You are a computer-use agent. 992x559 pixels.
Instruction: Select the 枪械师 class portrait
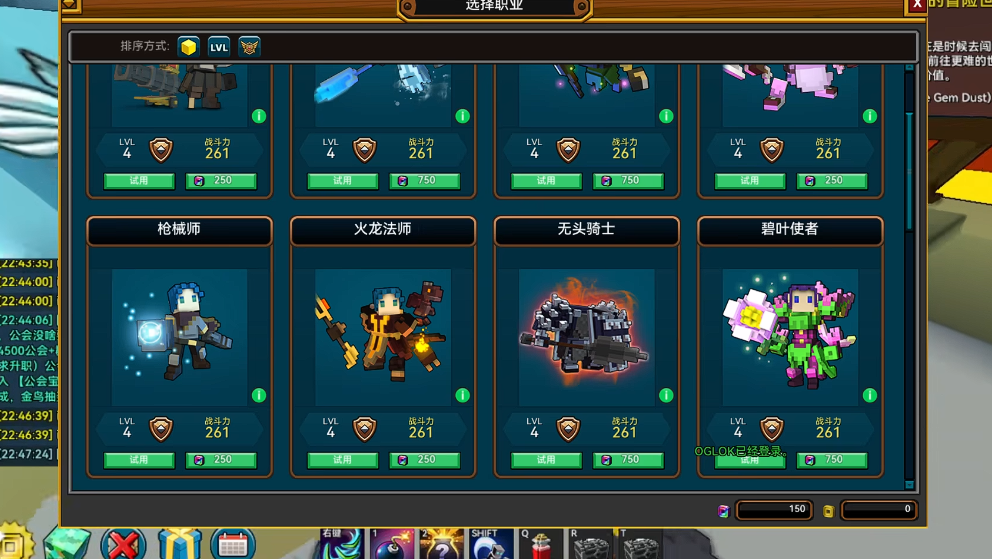tap(179, 336)
